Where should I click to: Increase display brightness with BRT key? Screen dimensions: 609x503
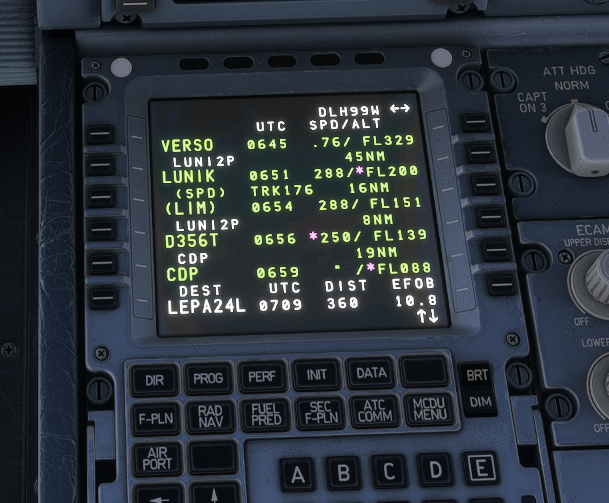[479, 375]
